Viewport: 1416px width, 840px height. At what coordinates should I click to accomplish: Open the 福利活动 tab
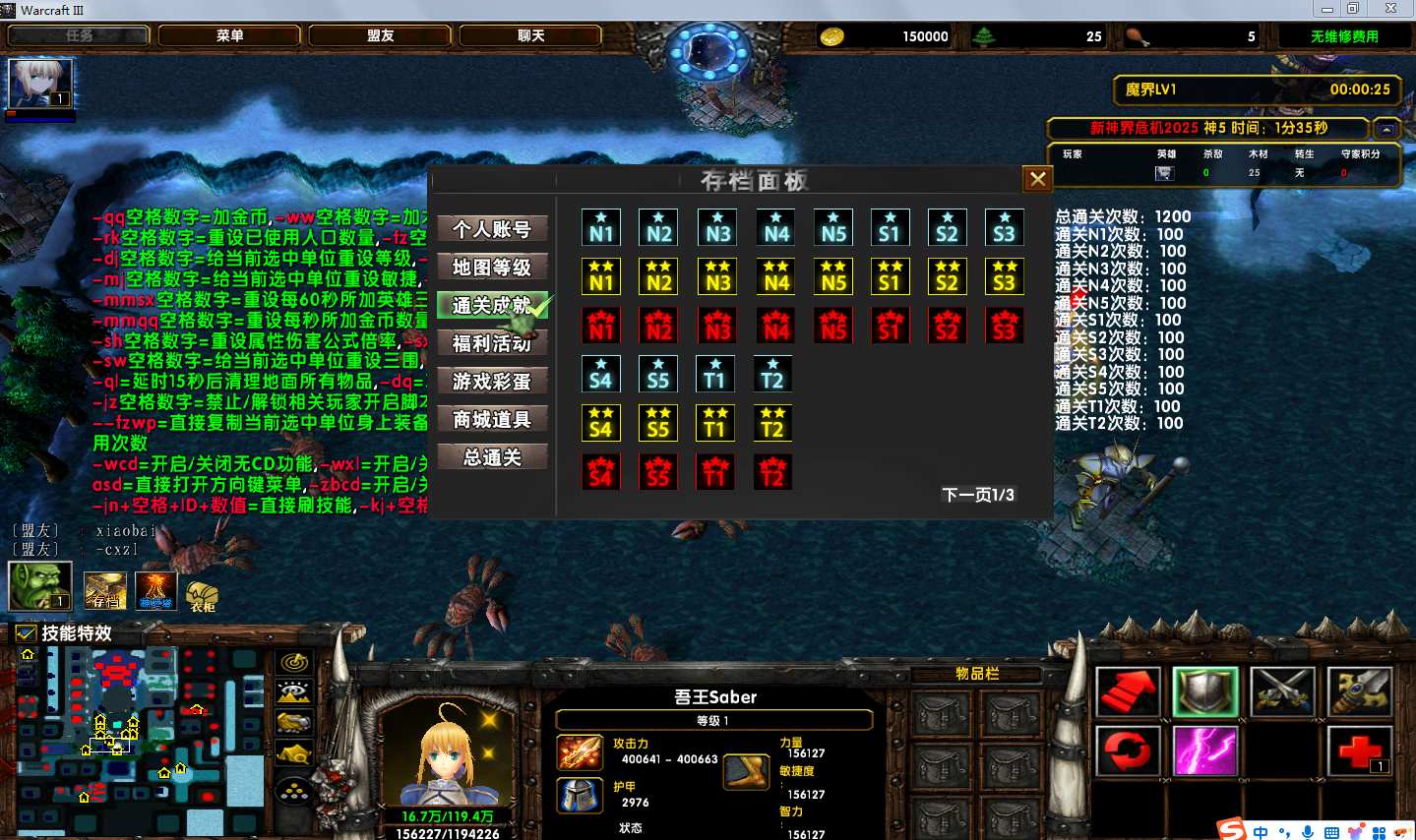coord(492,343)
